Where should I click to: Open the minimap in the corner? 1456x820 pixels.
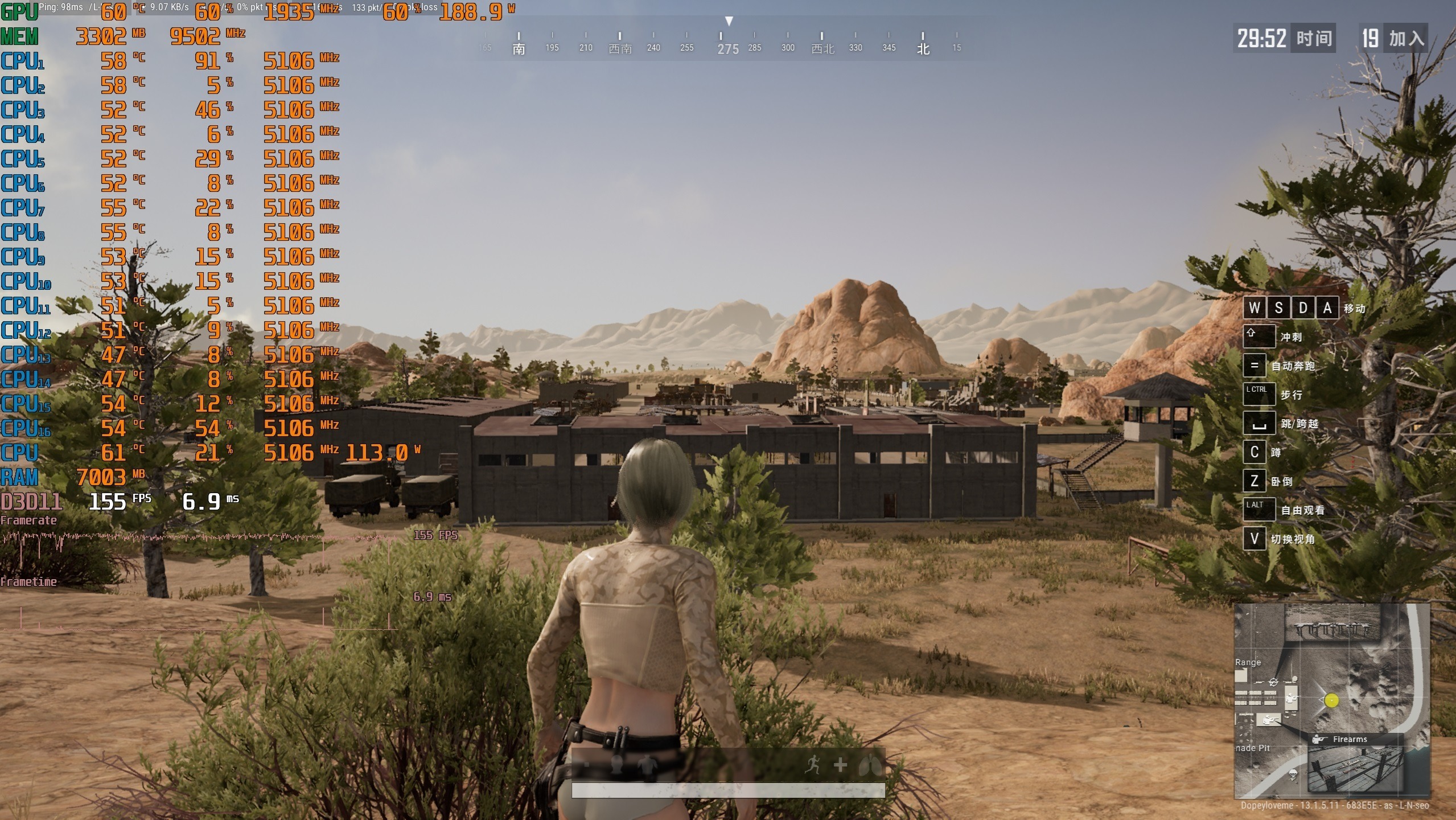tap(1331, 701)
